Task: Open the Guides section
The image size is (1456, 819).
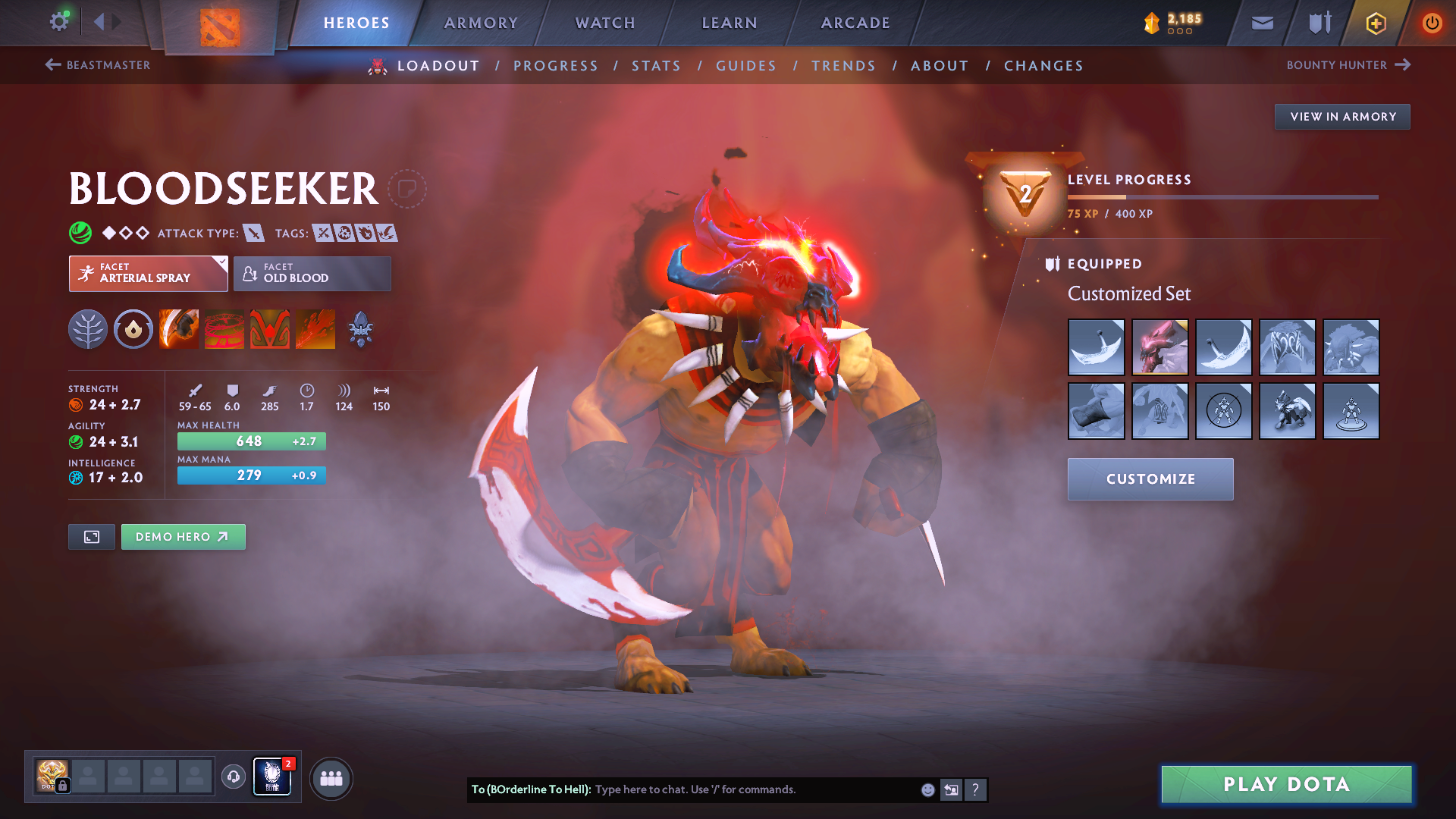Action: (746, 66)
